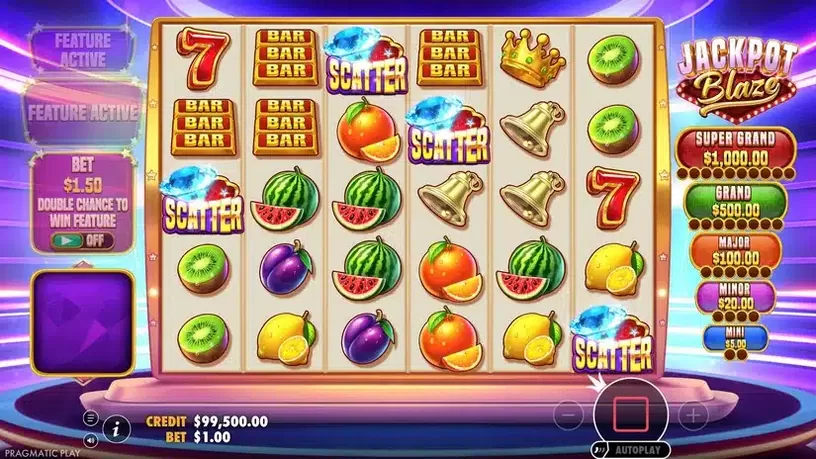Stop the spin with the red square button
The width and height of the screenshot is (816, 459).
point(630,411)
